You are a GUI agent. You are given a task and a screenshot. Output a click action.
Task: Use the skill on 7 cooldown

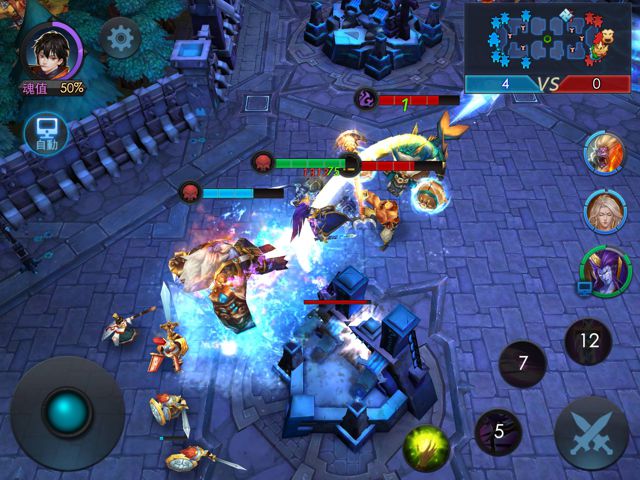click(522, 364)
